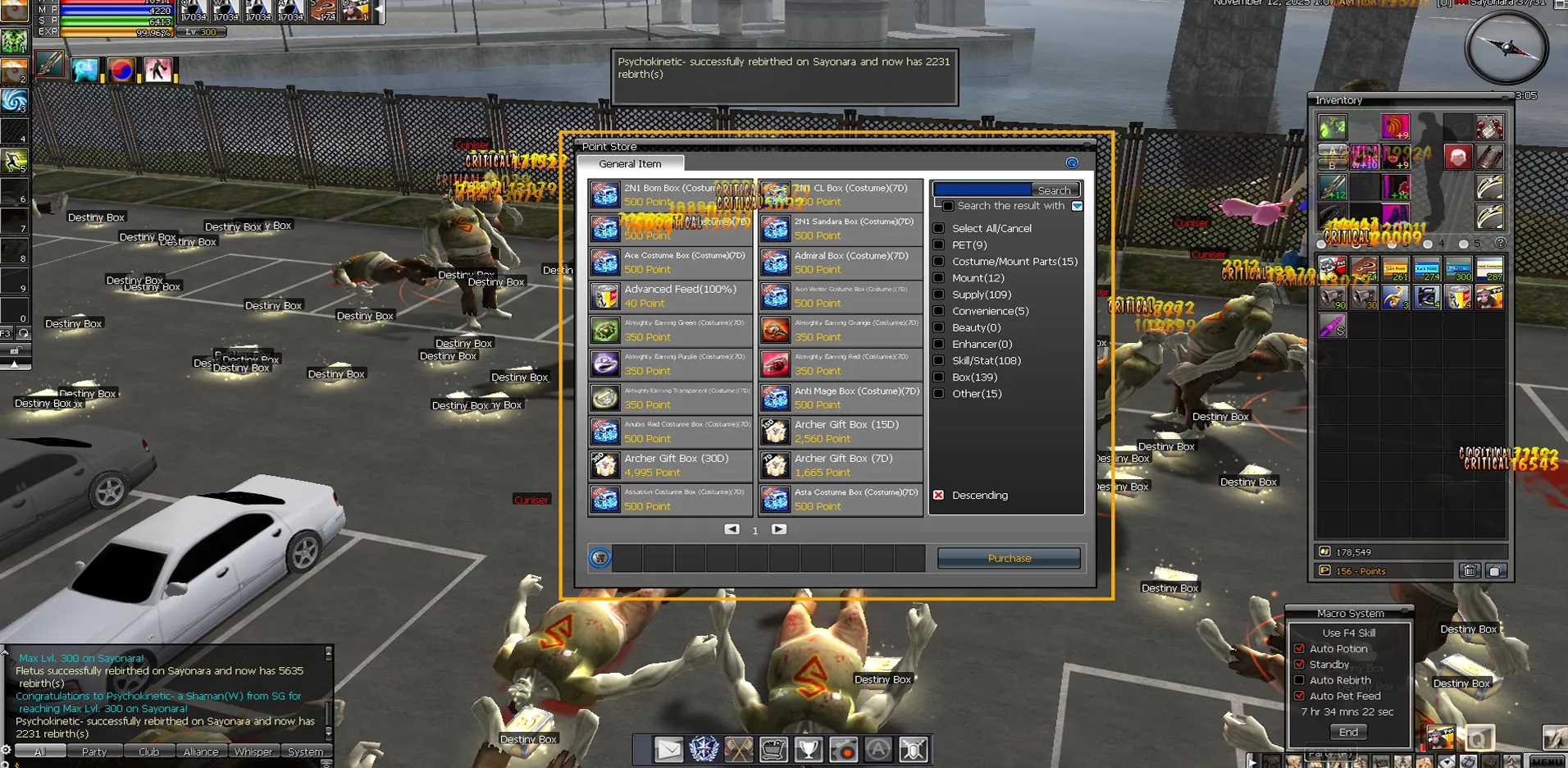Image resolution: width=1568 pixels, height=768 pixels.
Task: Pick the Anti Mage Box costume item
Action: [x=840, y=398]
